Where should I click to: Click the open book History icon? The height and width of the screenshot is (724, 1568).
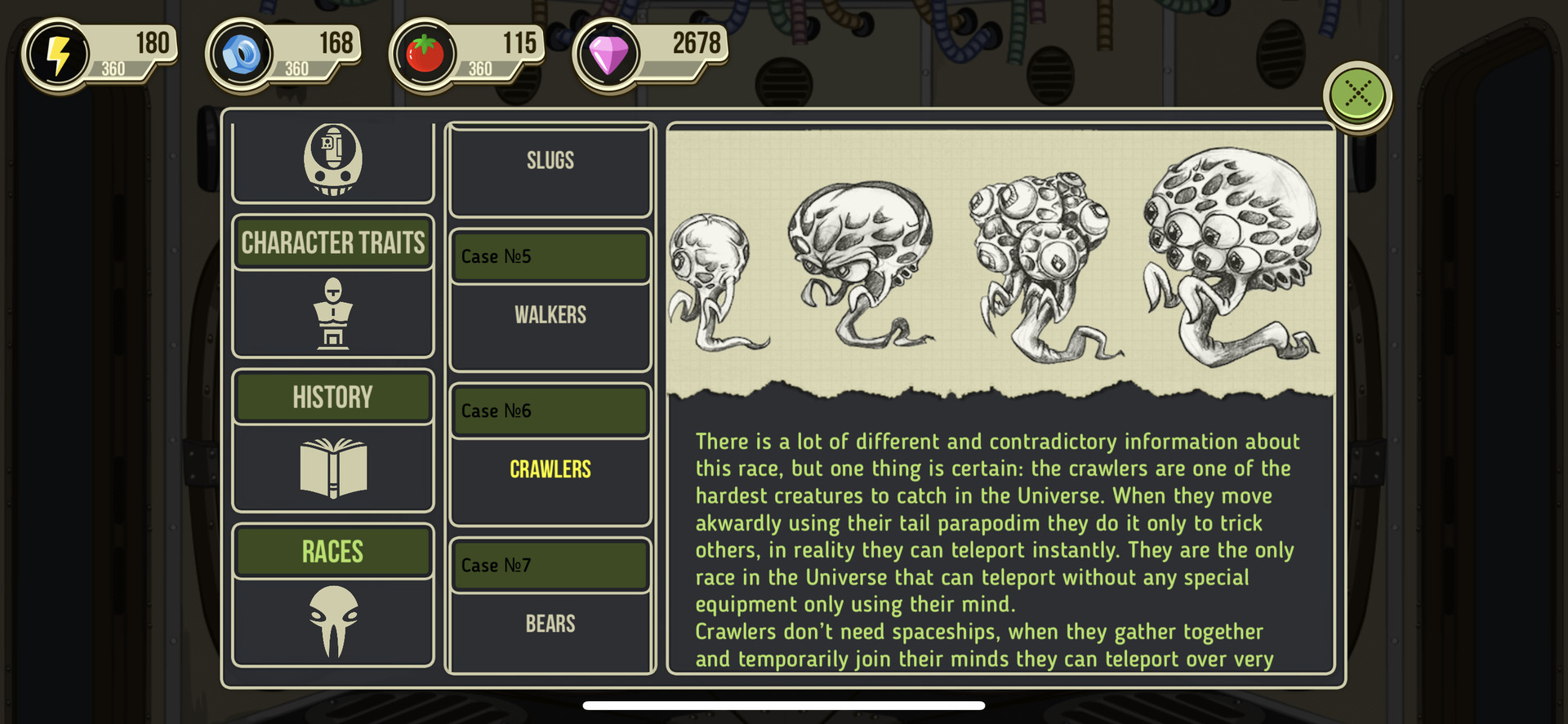333,469
